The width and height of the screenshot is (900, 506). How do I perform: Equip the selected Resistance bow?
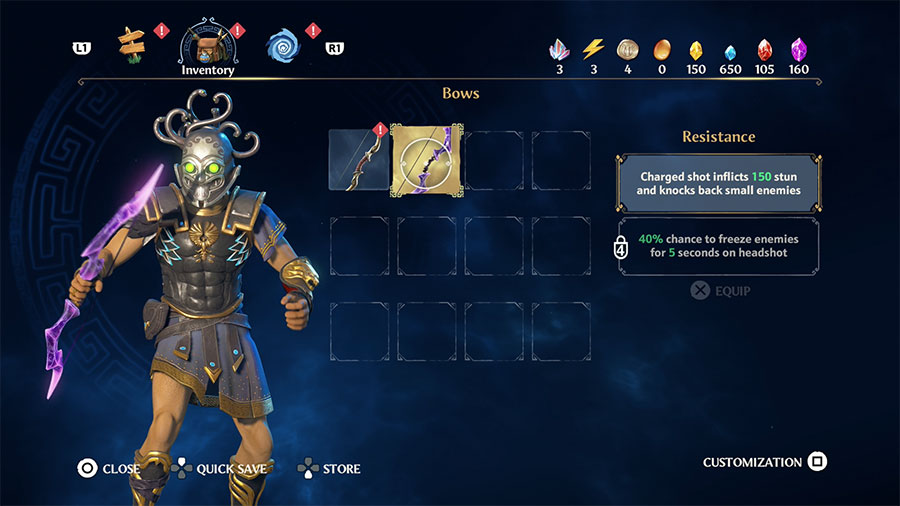[720, 291]
